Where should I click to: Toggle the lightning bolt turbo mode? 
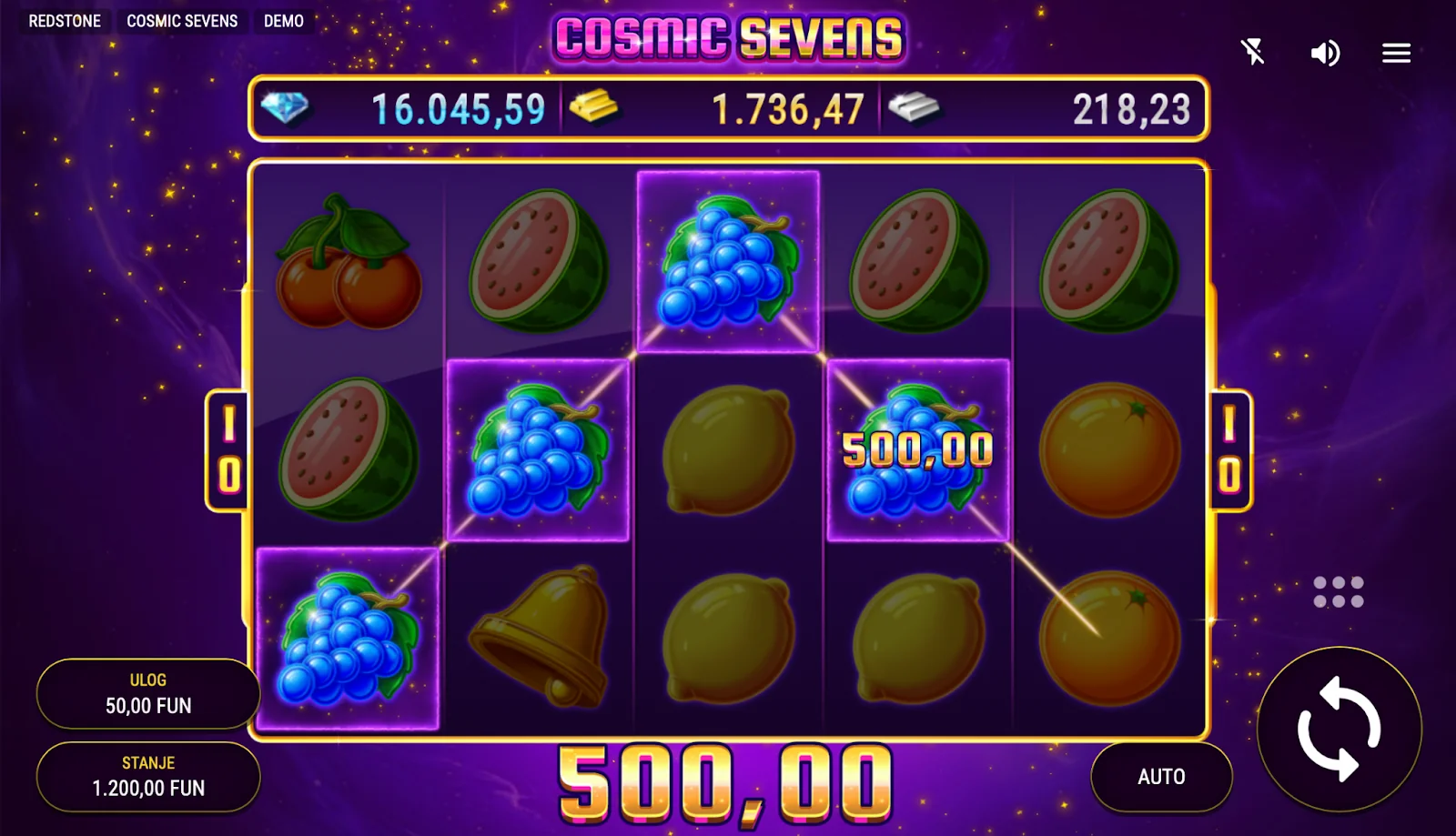pos(1253,52)
